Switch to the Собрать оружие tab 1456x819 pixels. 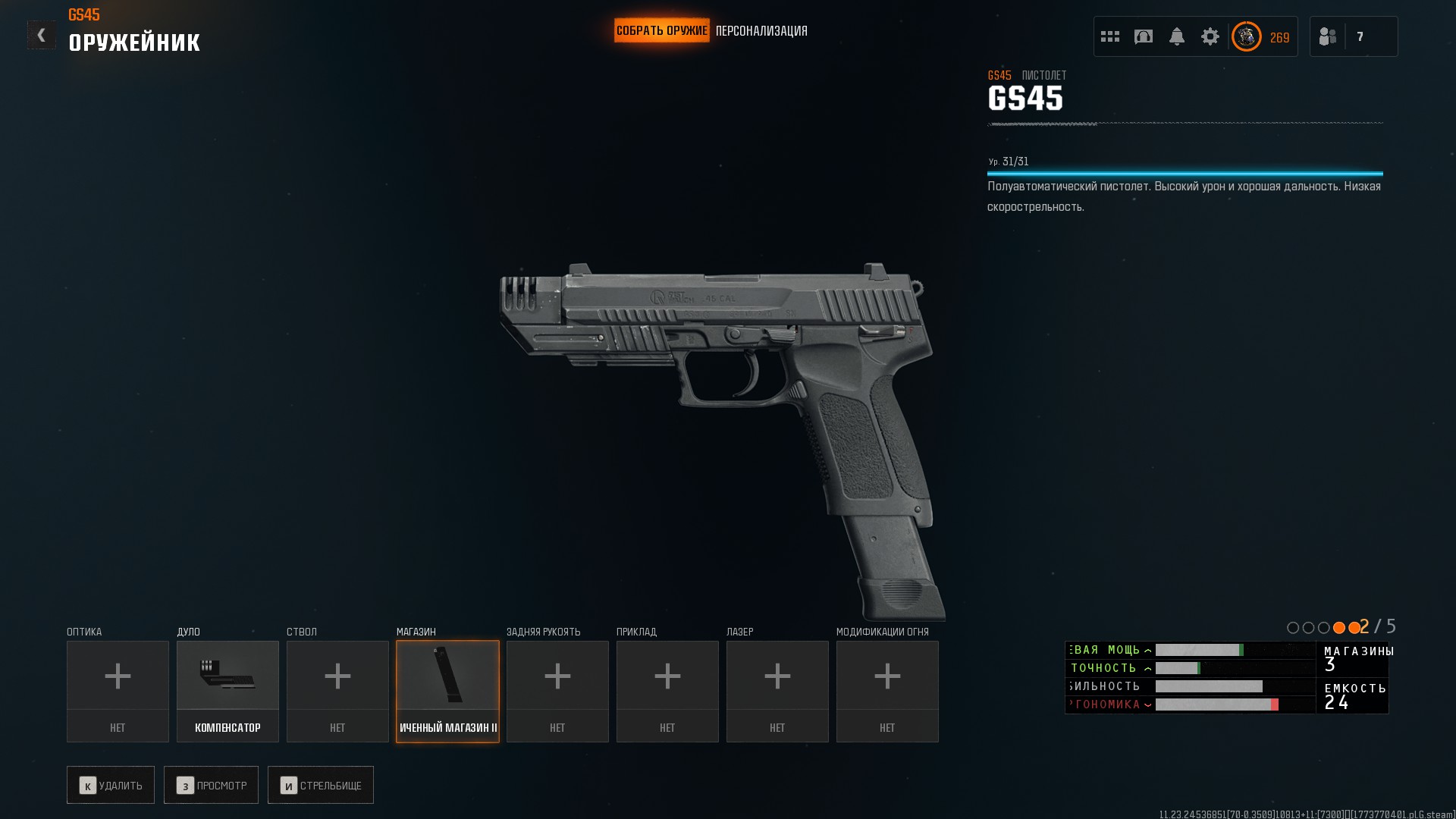(661, 31)
